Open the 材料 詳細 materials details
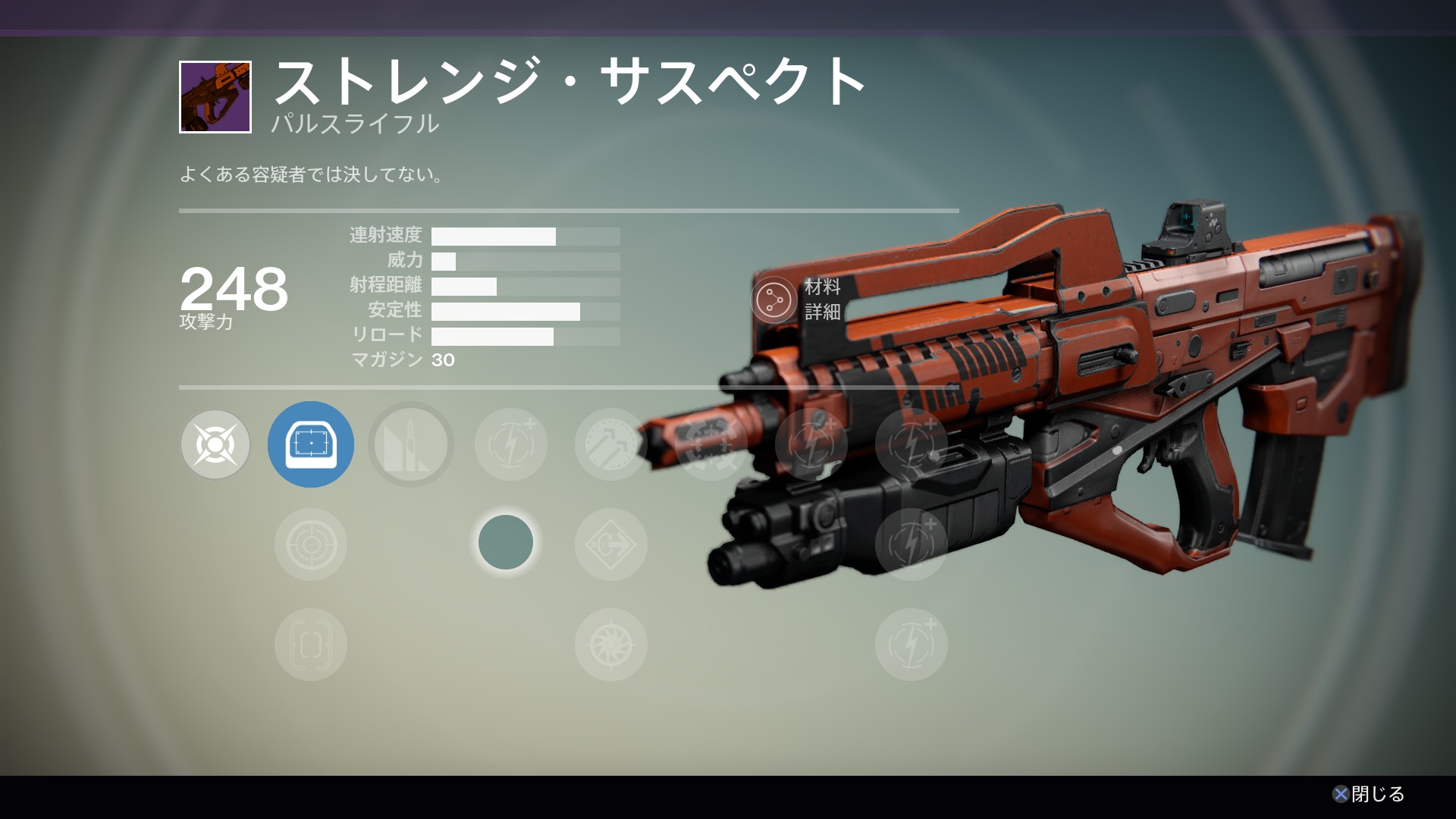The height and width of the screenshot is (819, 1456). pyautogui.click(x=773, y=300)
